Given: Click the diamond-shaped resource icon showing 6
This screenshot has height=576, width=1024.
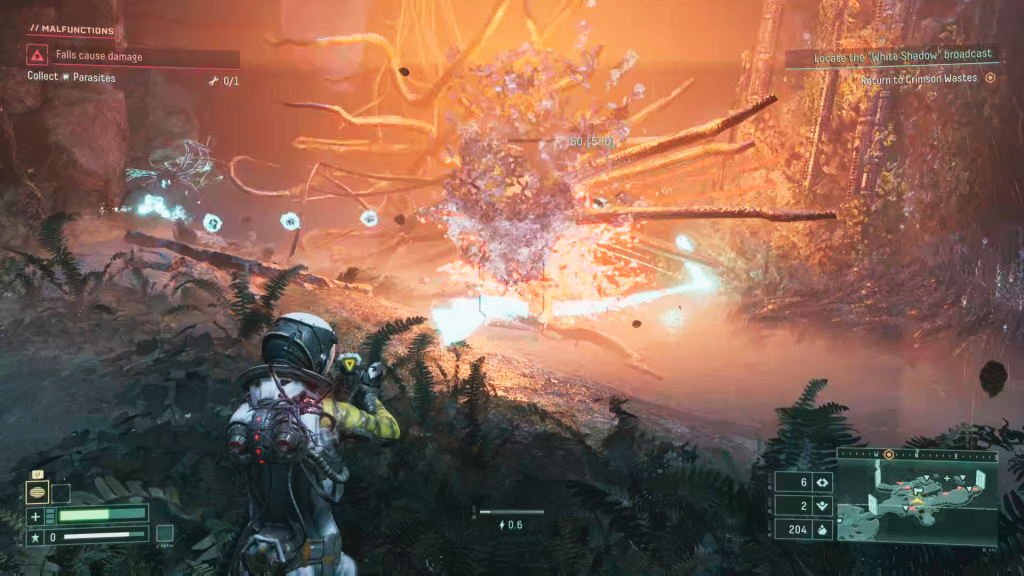Looking at the screenshot, I should tap(822, 482).
